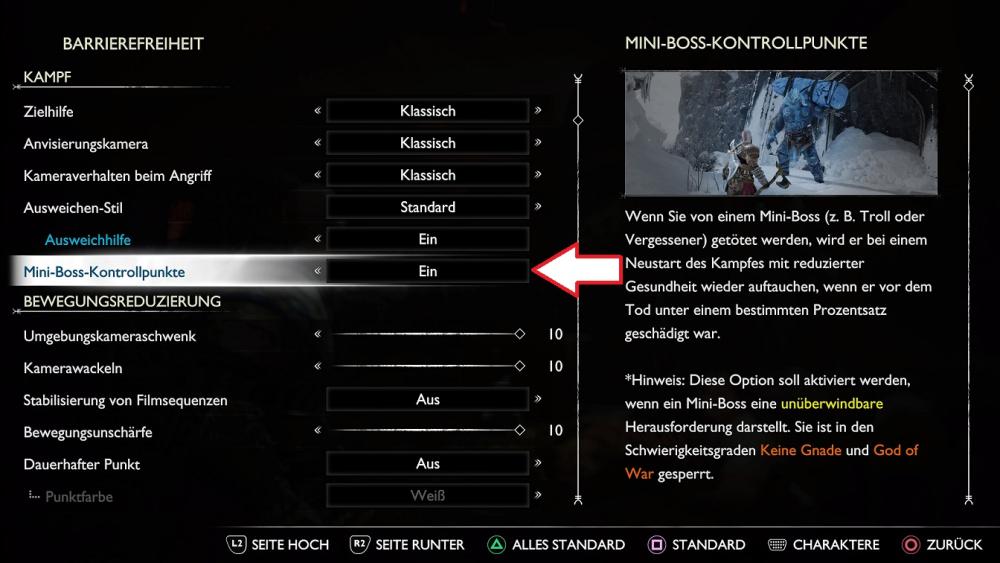1000x563 pixels.
Task: Click Alles Standard to reset everything
Action: [556, 545]
